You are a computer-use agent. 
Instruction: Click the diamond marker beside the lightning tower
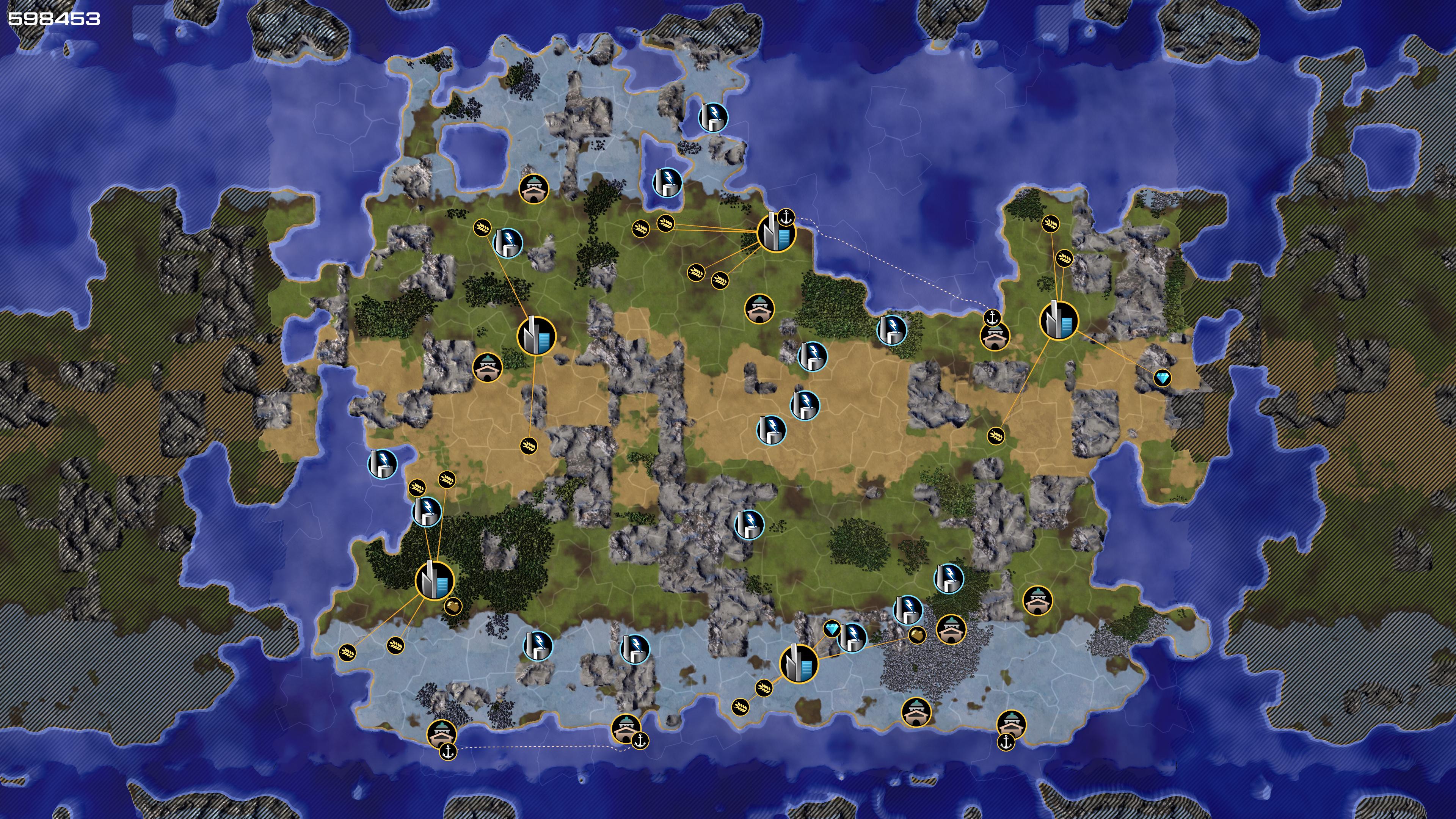point(832,628)
